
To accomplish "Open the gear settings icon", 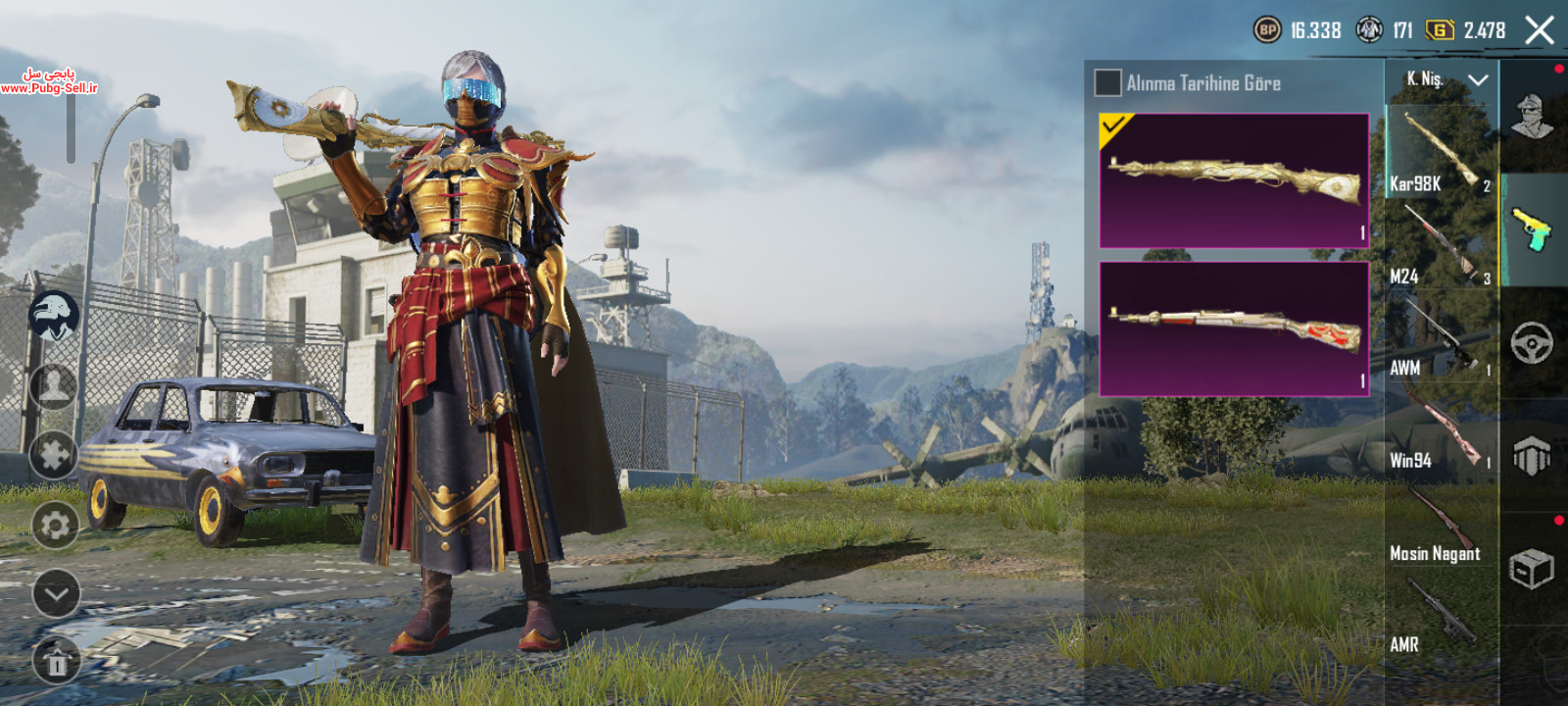I will (x=55, y=526).
